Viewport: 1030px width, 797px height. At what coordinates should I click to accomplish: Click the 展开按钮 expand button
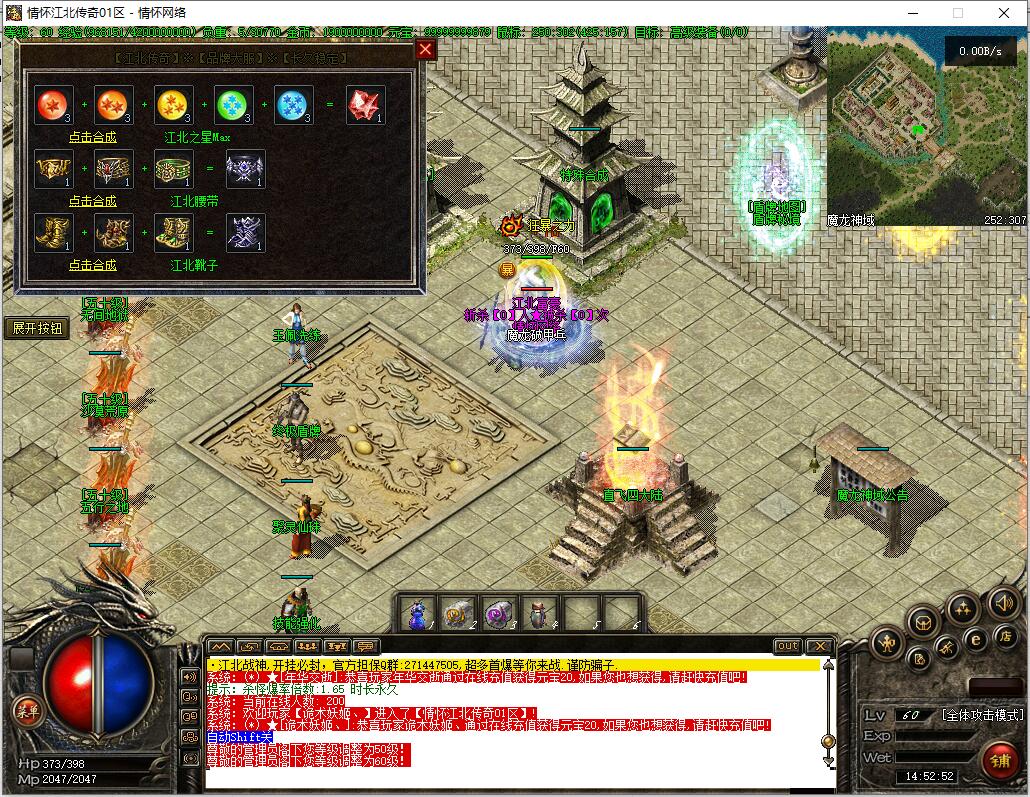point(37,328)
